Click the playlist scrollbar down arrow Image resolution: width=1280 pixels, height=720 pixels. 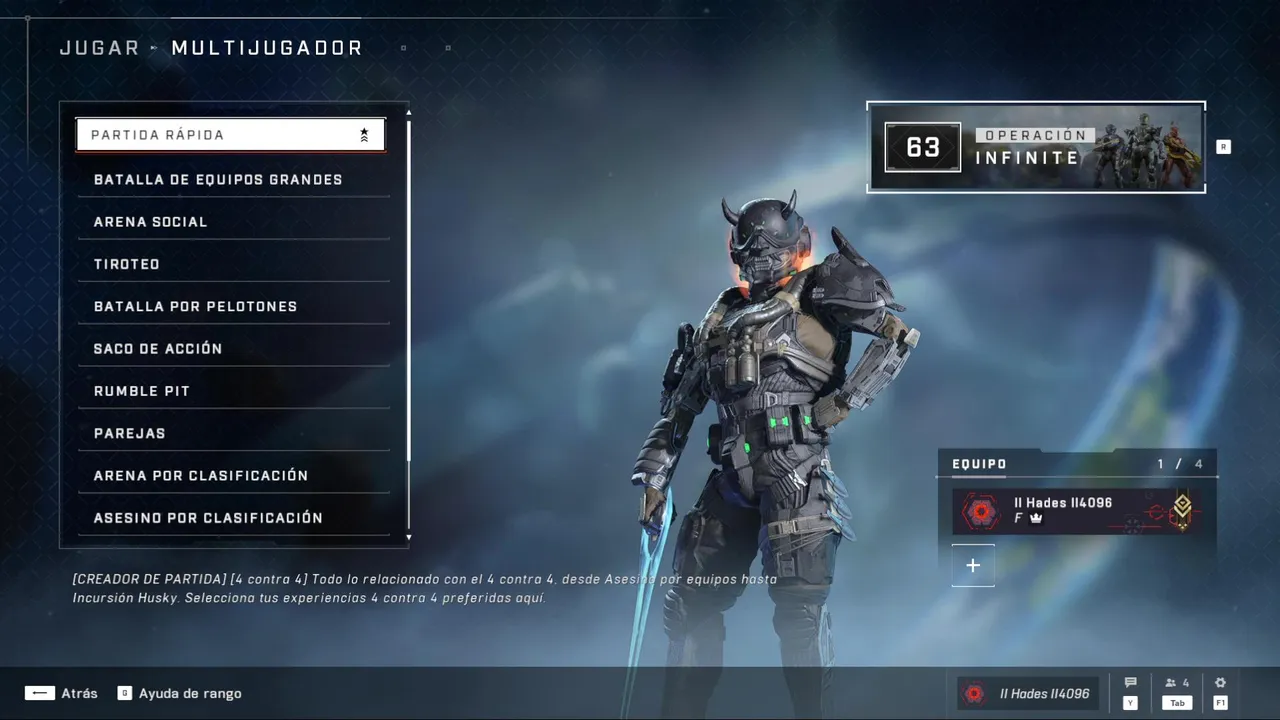click(x=408, y=538)
